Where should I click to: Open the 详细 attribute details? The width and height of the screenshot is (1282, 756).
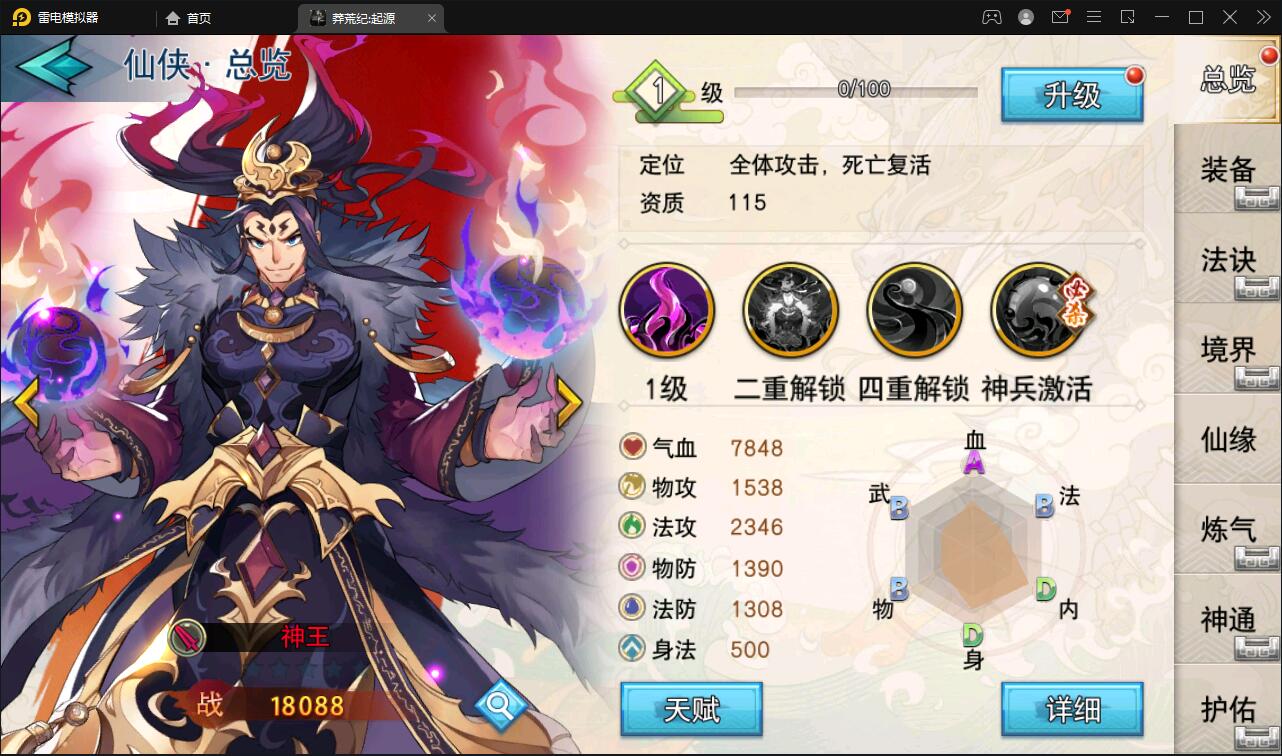[x=1072, y=708]
